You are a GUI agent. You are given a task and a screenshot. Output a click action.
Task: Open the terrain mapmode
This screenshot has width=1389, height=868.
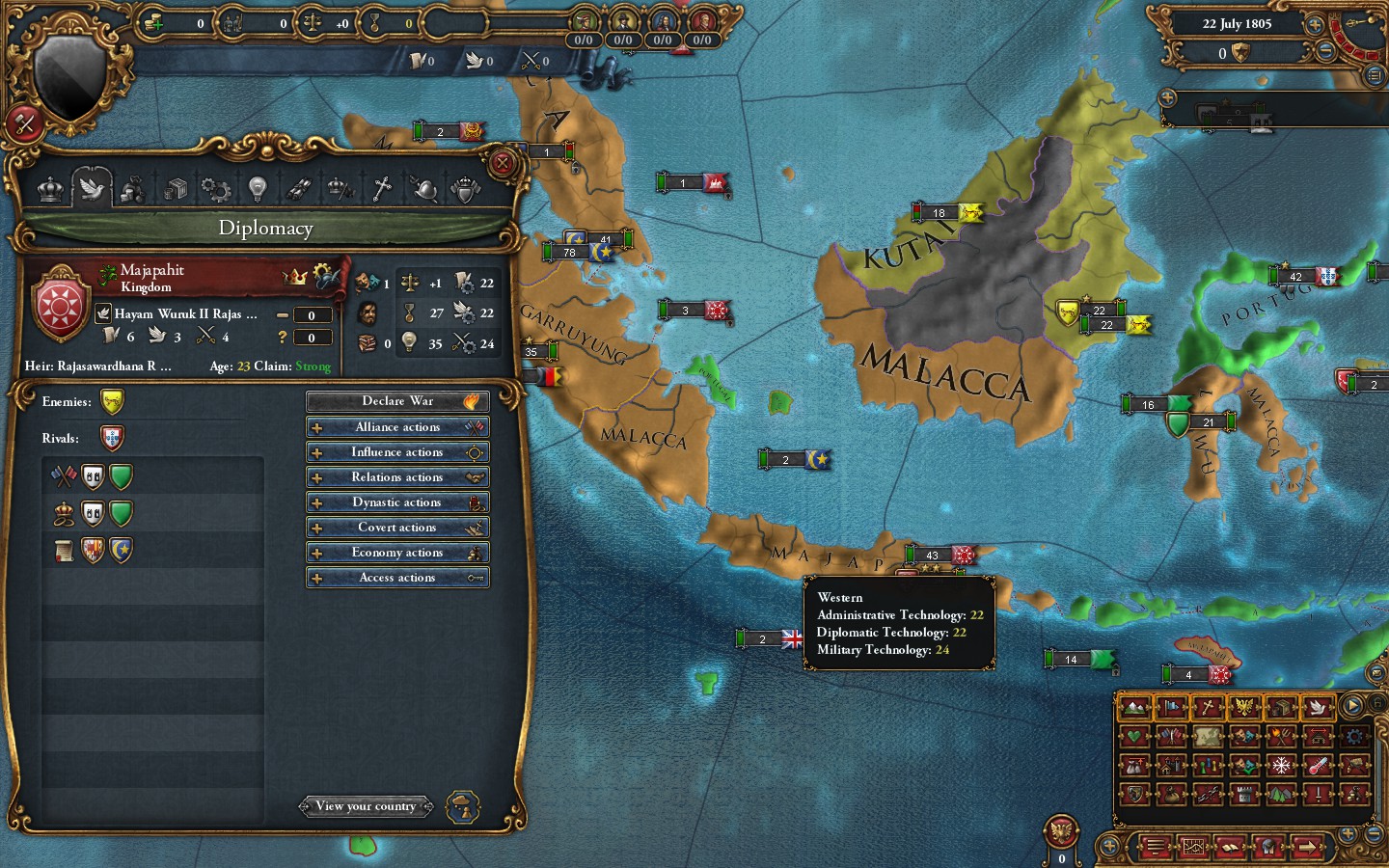1132,707
